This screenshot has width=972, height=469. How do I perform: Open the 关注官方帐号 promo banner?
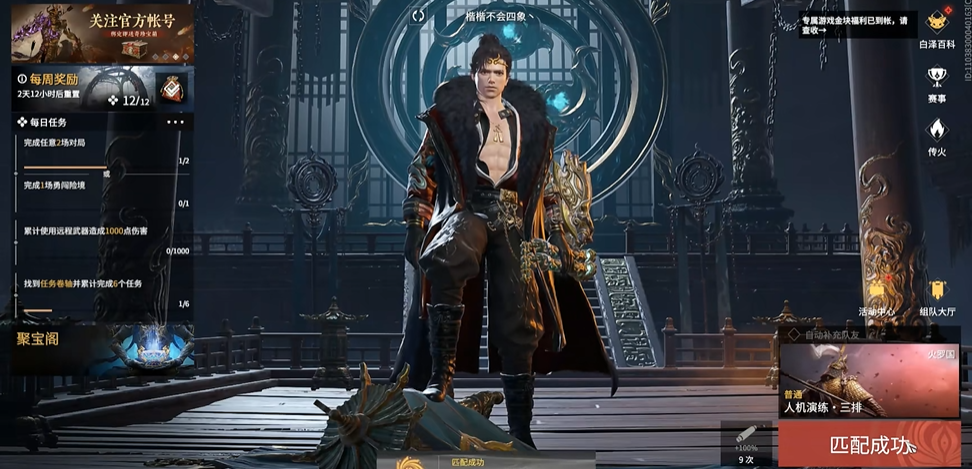pyautogui.click(x=102, y=33)
